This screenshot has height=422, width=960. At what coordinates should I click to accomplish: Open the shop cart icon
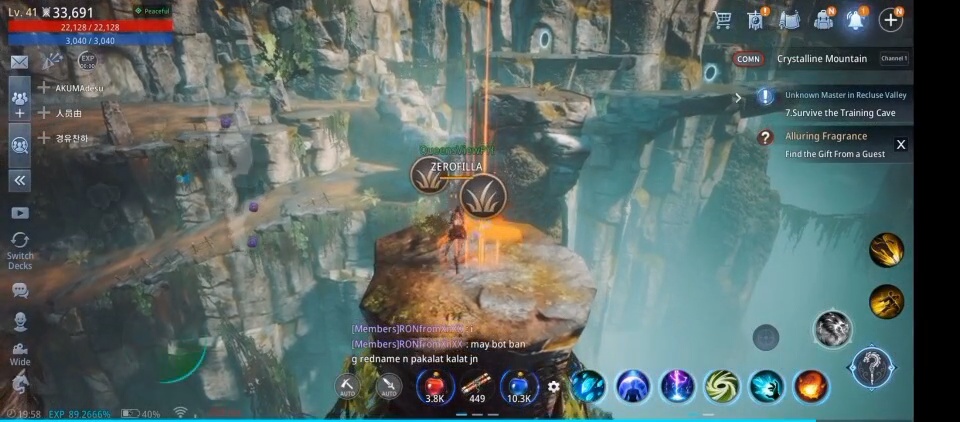(x=723, y=20)
